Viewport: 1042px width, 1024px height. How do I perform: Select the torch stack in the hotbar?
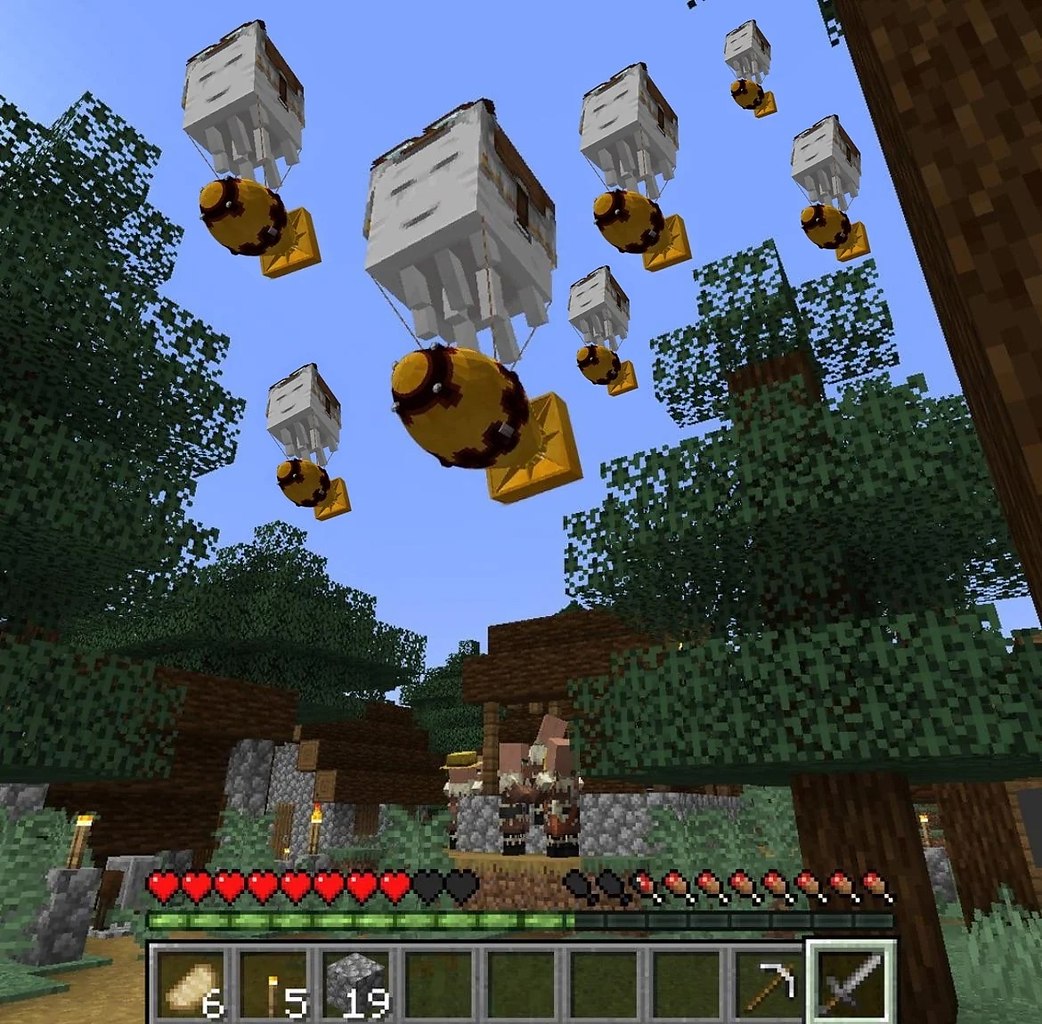pyautogui.click(x=273, y=984)
